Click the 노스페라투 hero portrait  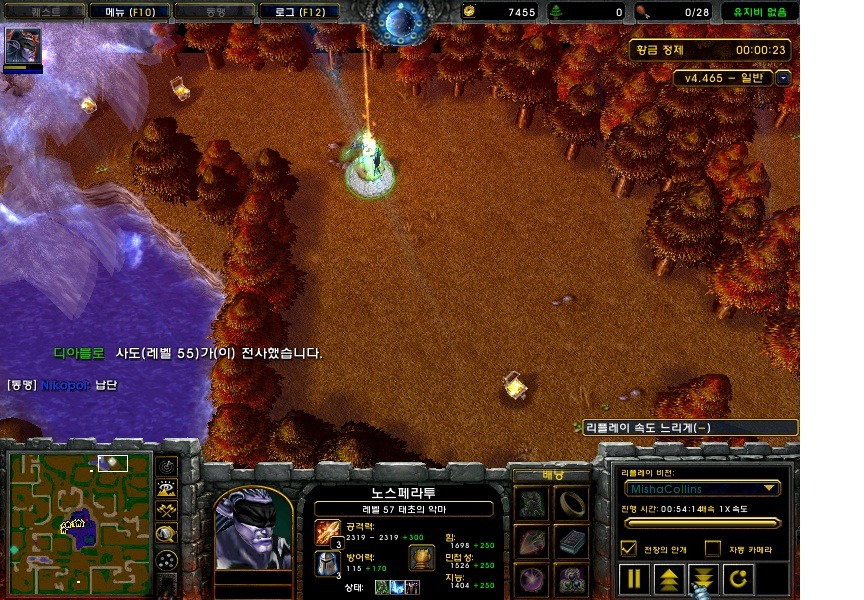252,530
